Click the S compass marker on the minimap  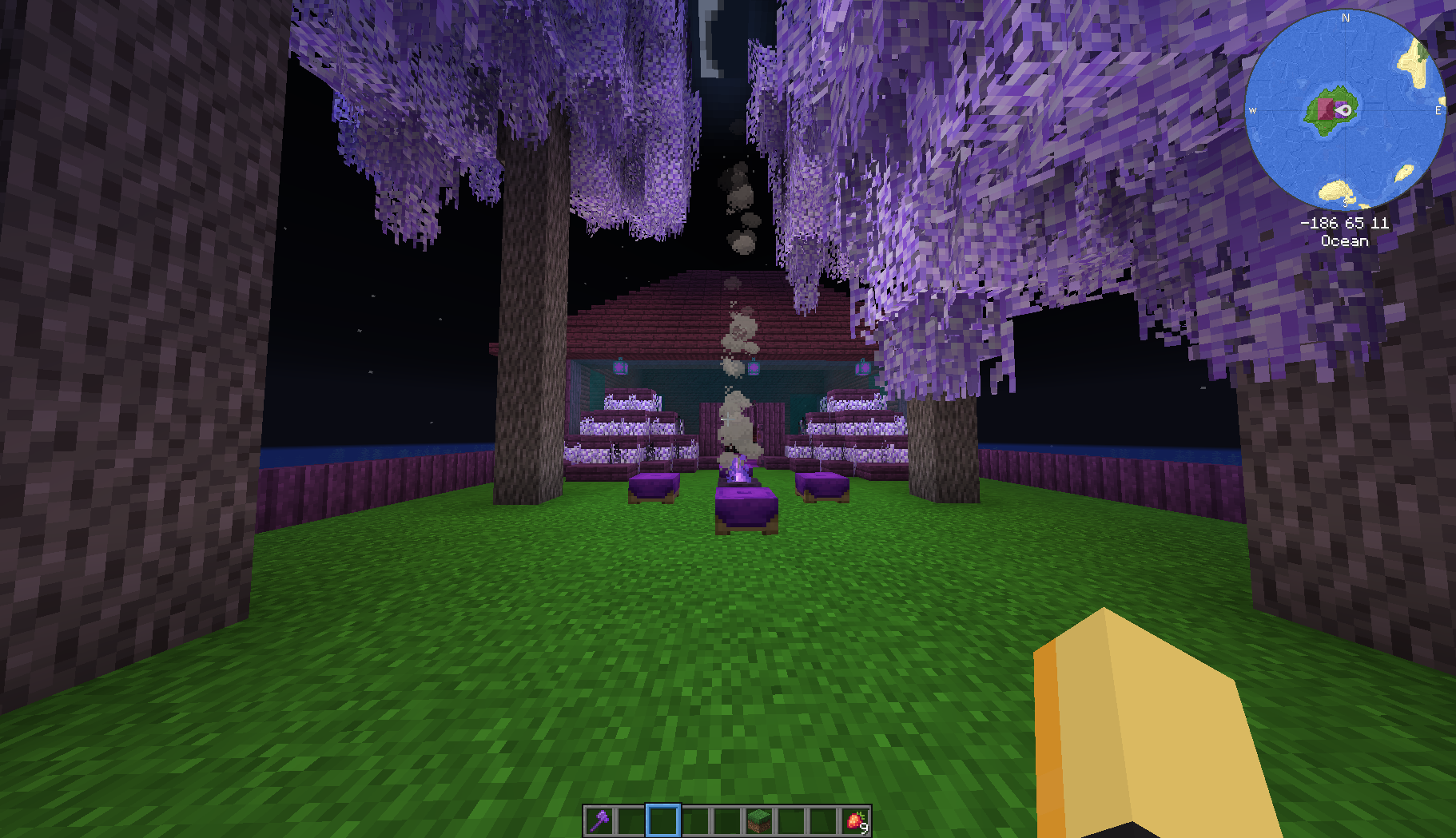pos(1345,201)
